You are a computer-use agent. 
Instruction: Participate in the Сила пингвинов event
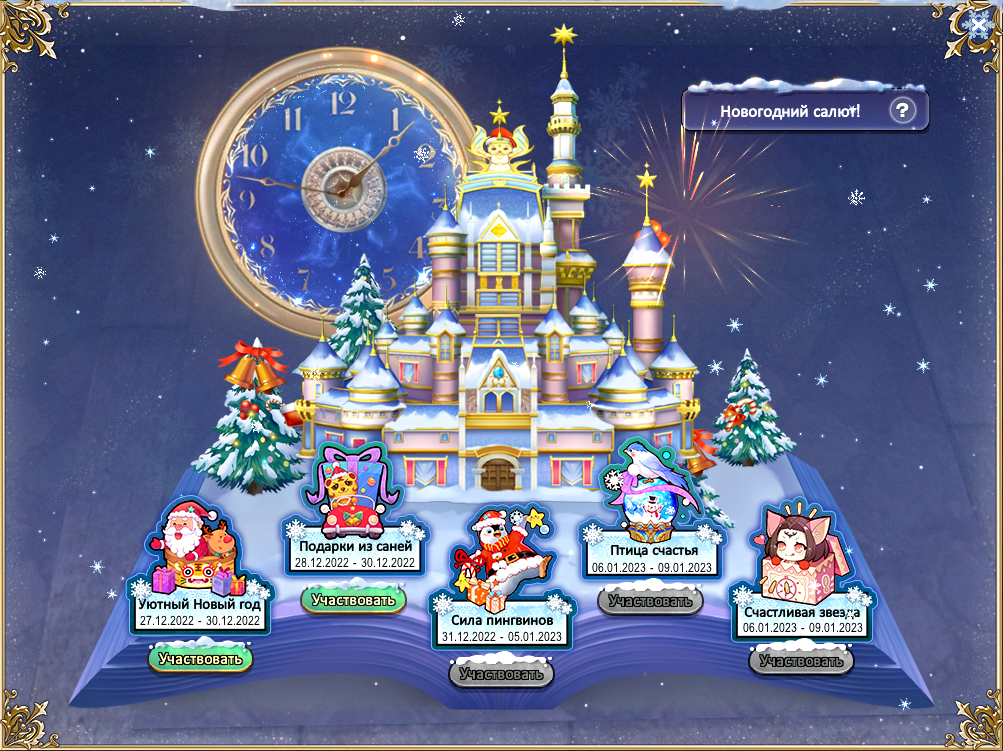point(501,674)
